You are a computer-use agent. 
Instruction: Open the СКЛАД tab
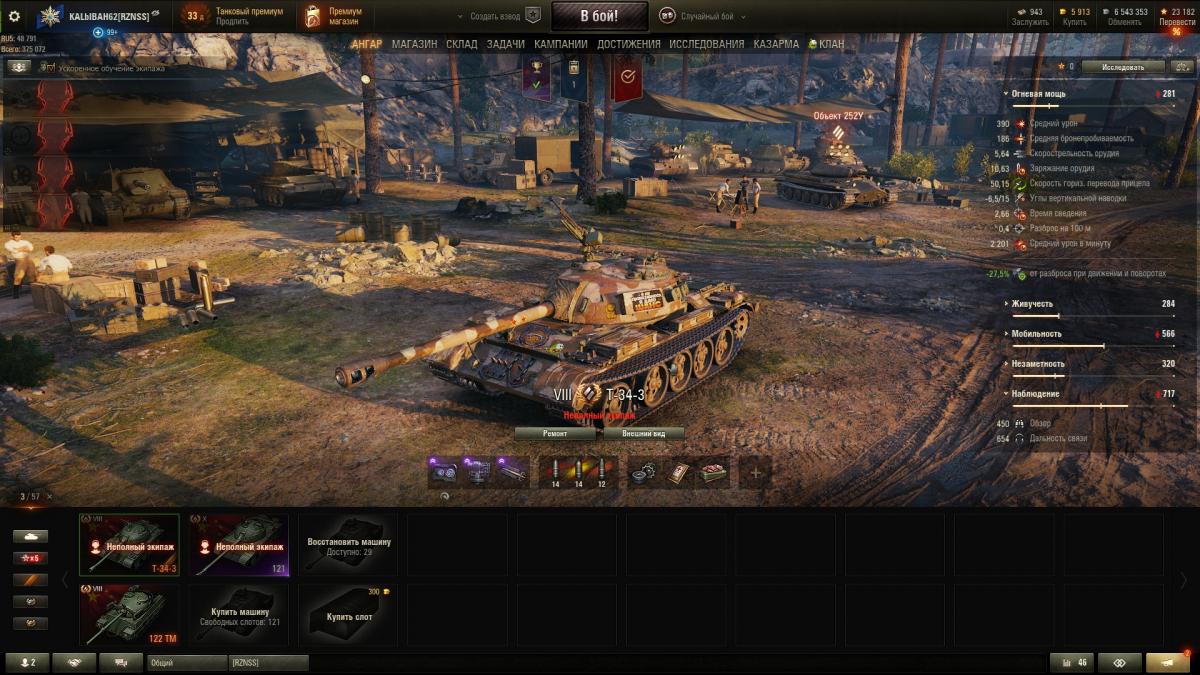tap(462, 44)
